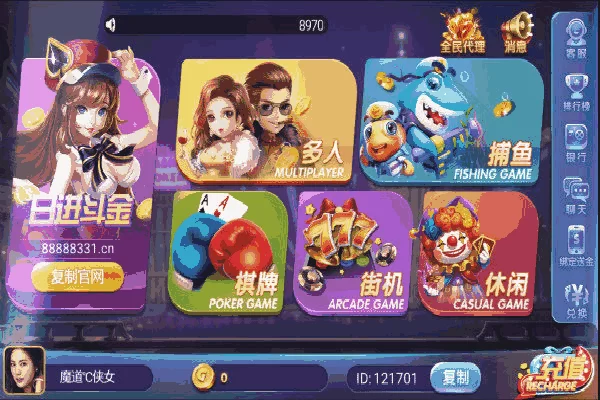This screenshot has height=400, width=600.
Task: Open the 银行 bank from sidebar
Action: 577,141
